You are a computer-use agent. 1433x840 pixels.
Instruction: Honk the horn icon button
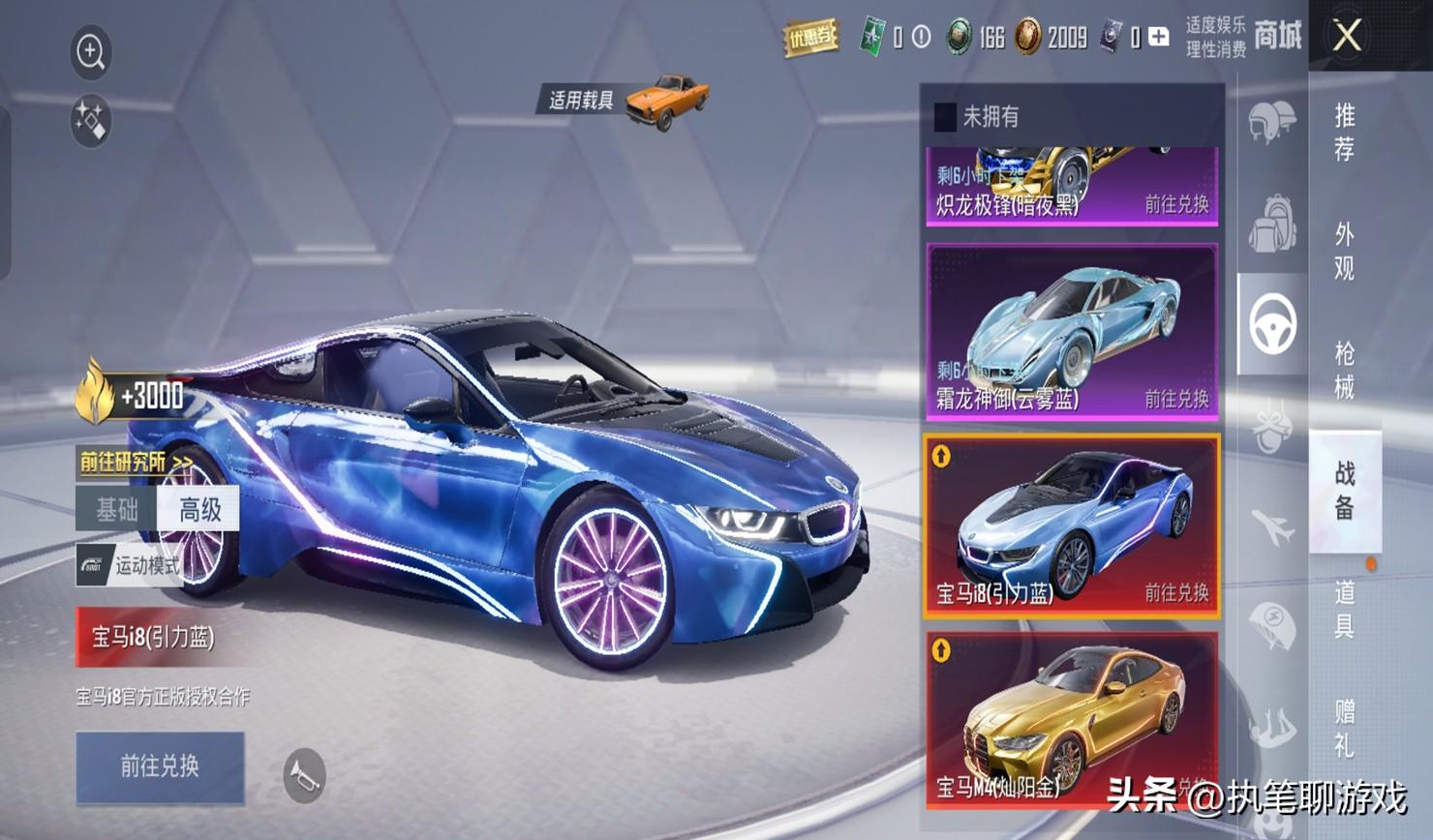304,775
